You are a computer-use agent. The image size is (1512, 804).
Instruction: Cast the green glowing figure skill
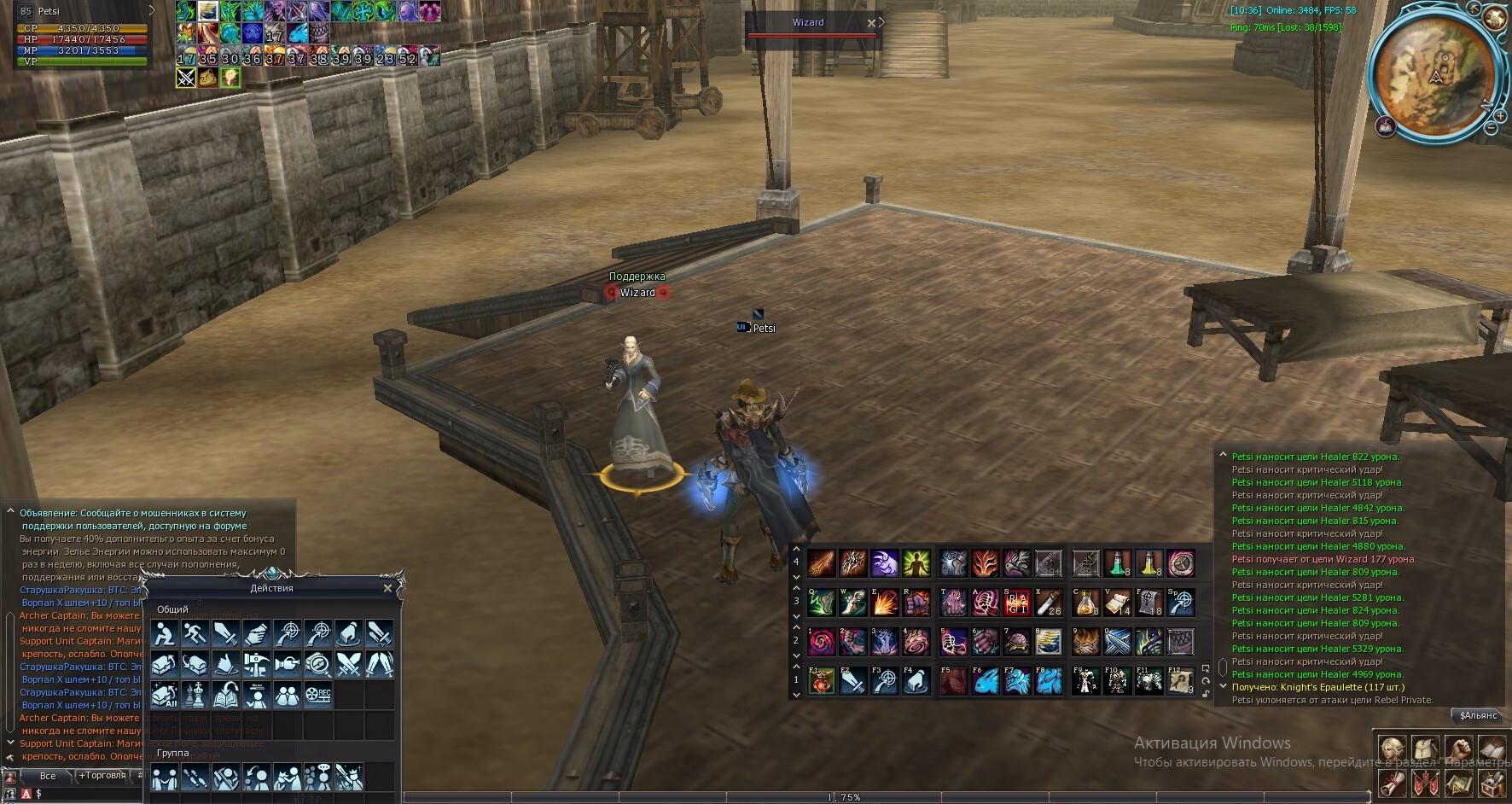click(x=916, y=563)
